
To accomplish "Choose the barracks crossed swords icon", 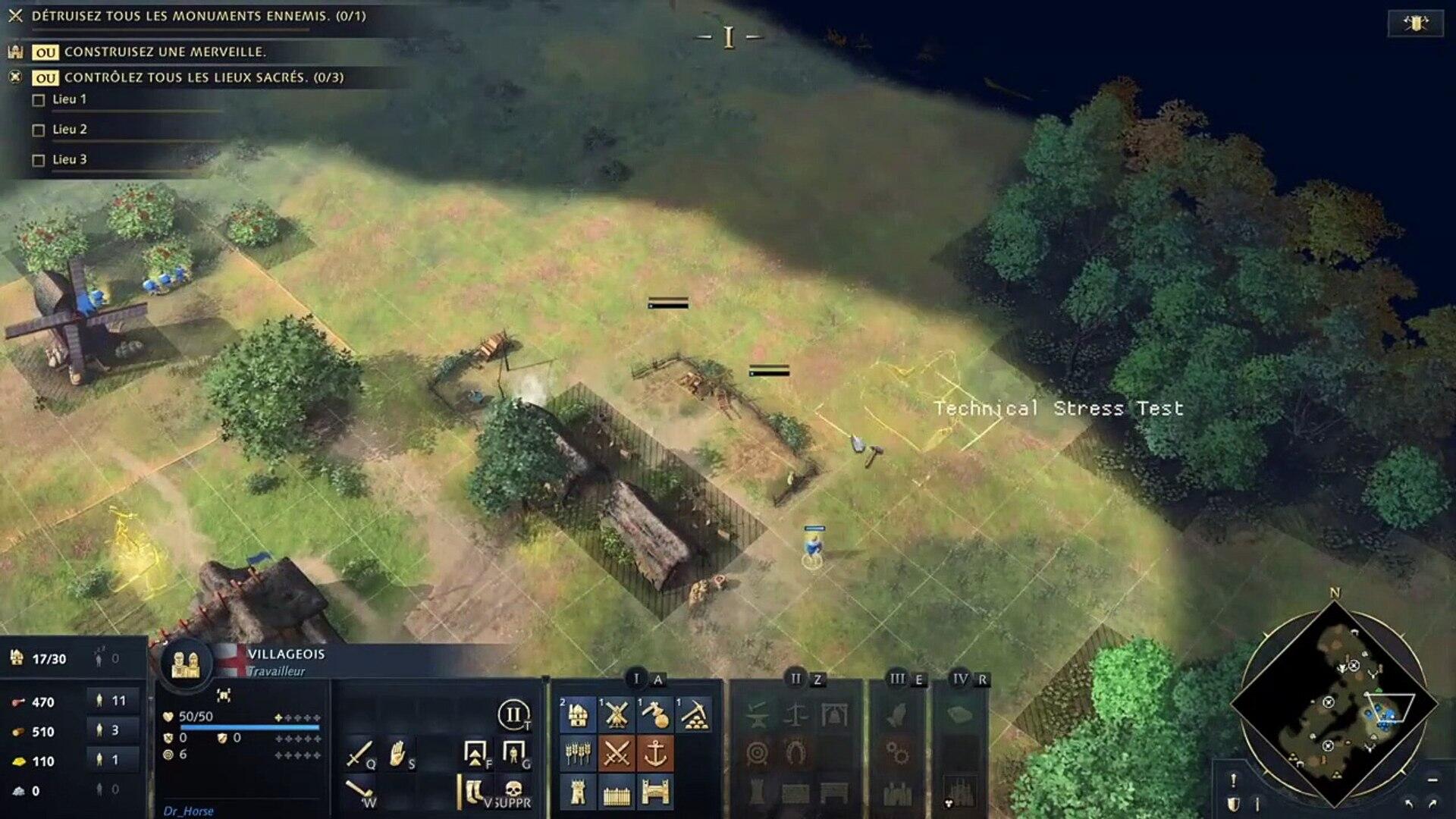I will (x=616, y=754).
